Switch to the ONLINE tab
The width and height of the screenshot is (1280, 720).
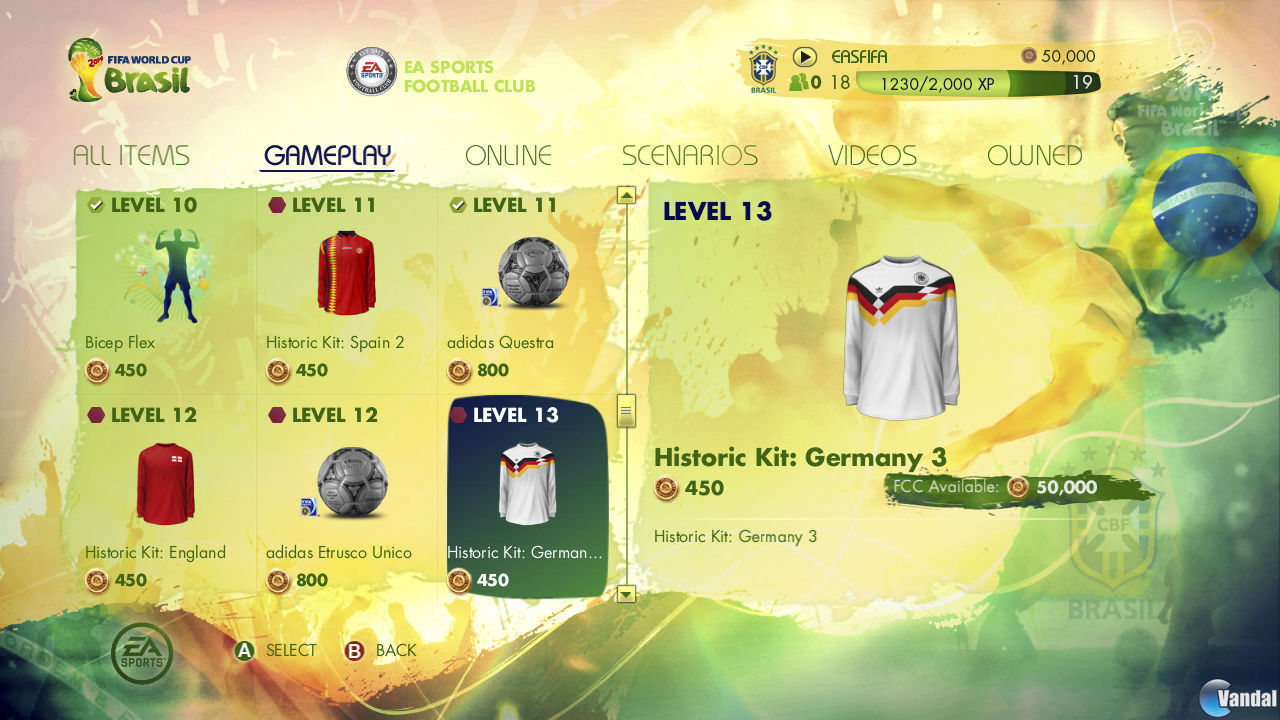click(x=508, y=155)
